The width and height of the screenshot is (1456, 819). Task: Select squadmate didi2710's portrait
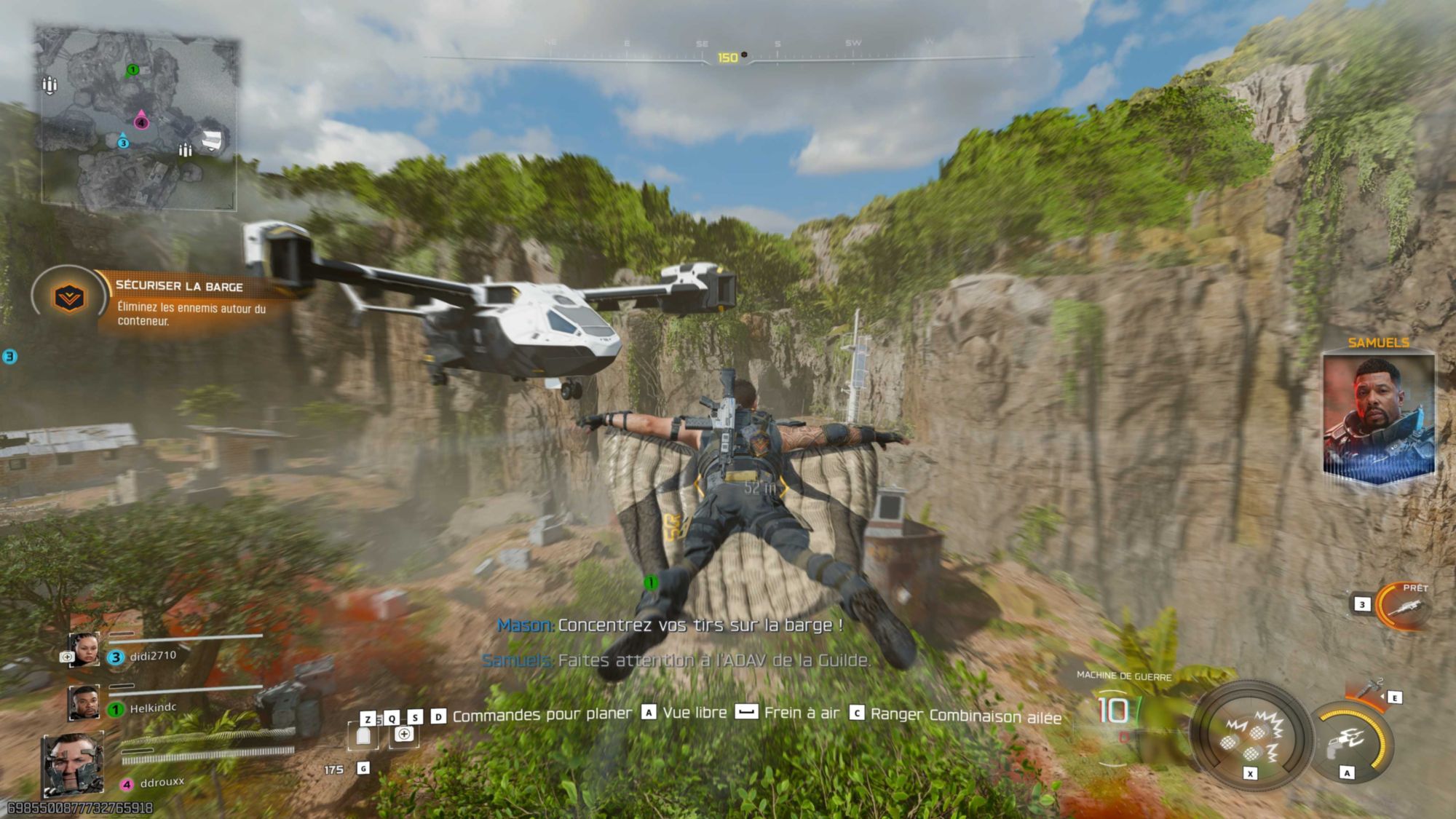pos(84,649)
